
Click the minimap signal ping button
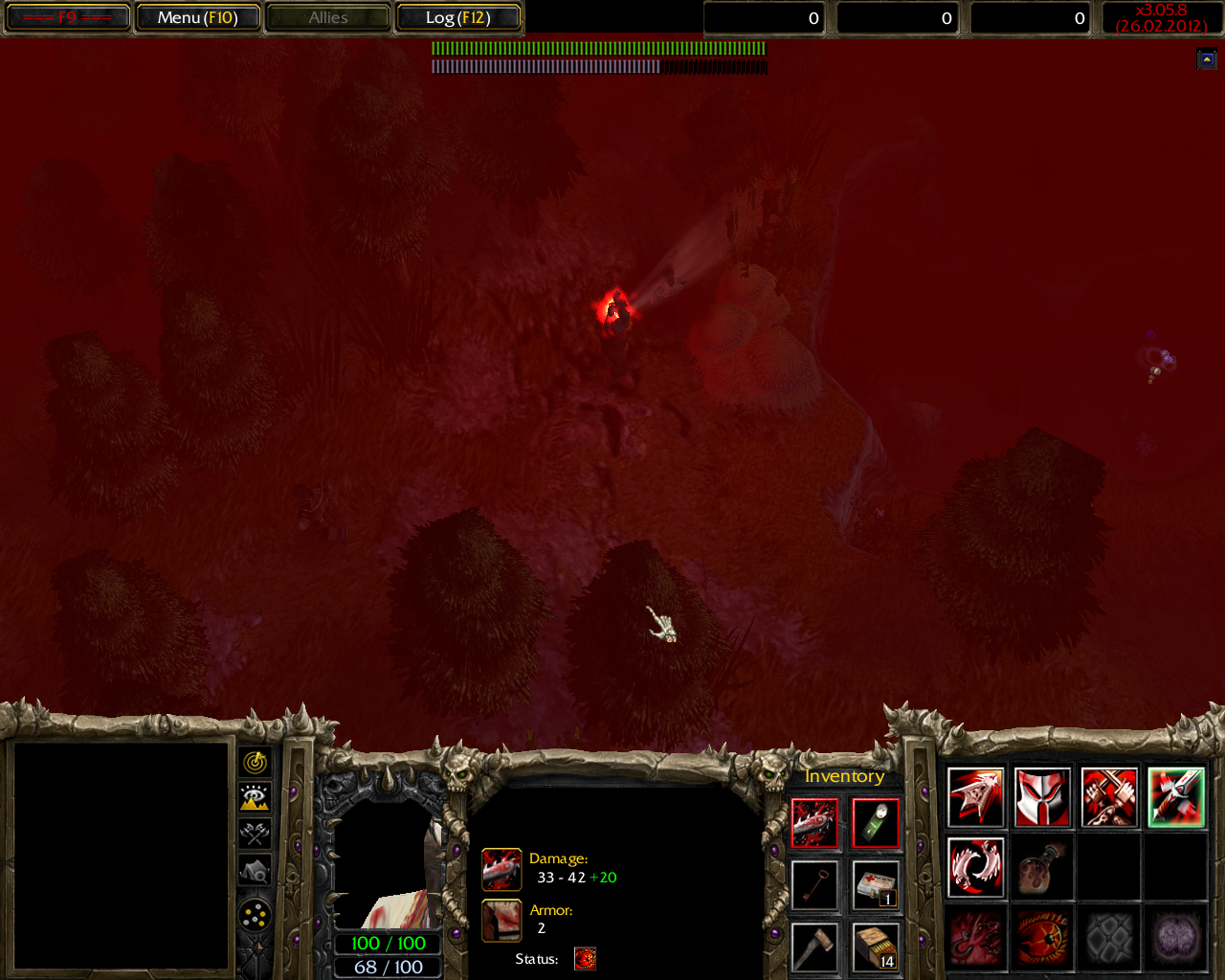[255, 762]
